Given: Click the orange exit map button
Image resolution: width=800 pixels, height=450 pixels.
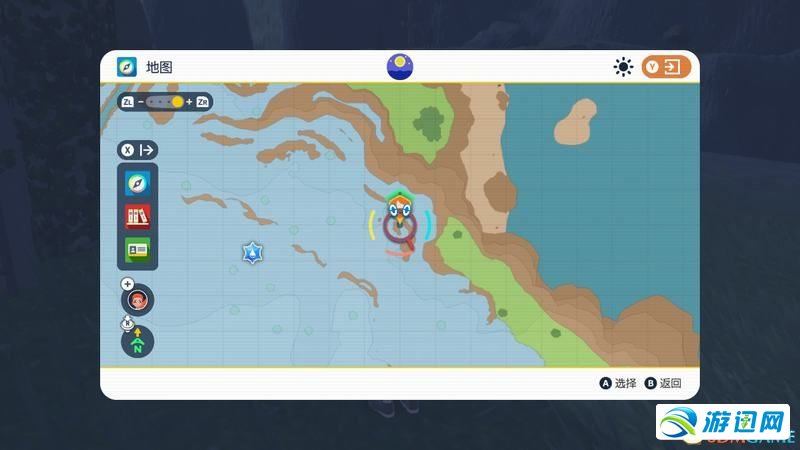Looking at the screenshot, I should (x=667, y=67).
